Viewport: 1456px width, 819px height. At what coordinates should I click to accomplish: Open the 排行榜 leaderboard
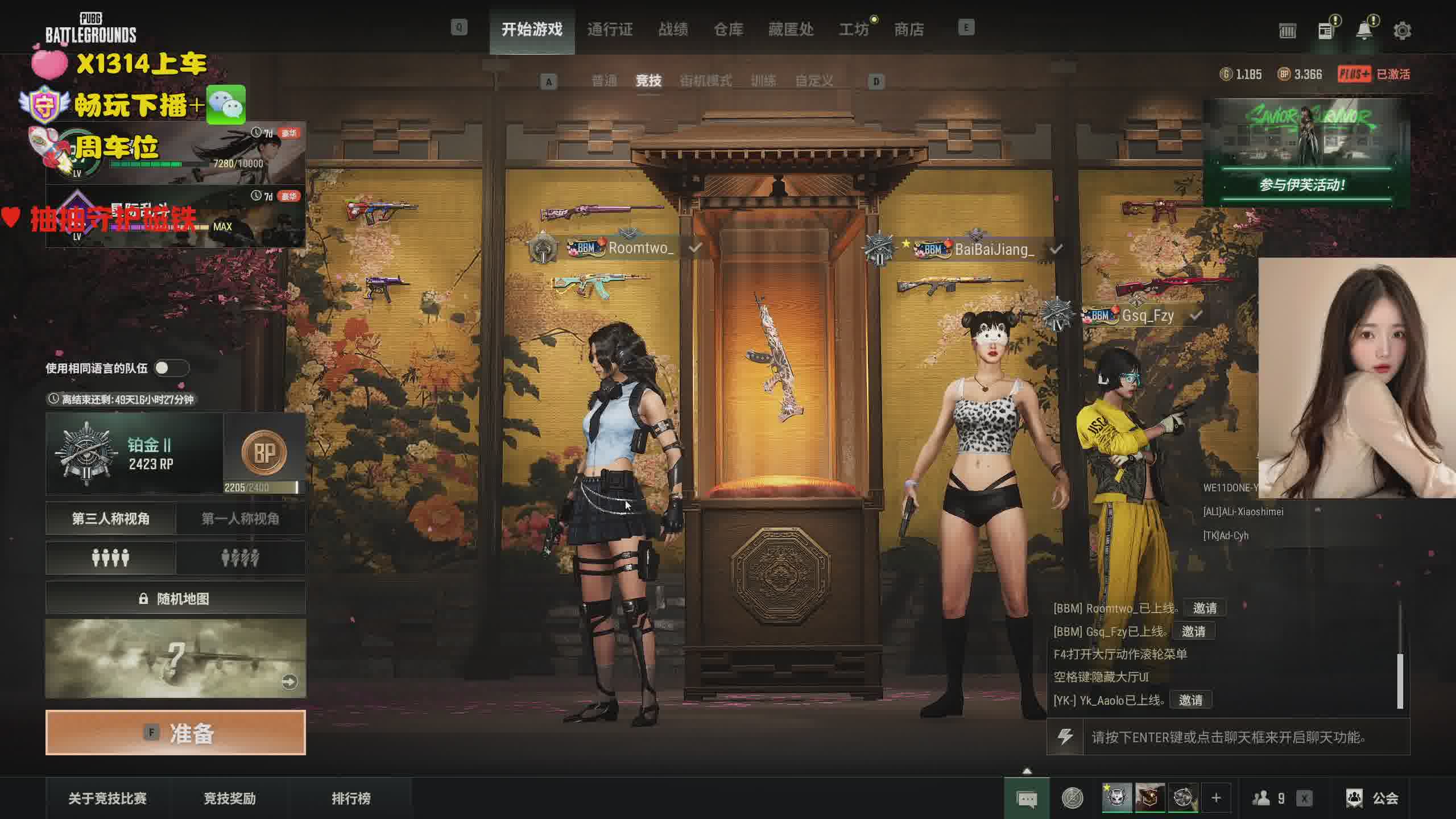click(x=351, y=798)
